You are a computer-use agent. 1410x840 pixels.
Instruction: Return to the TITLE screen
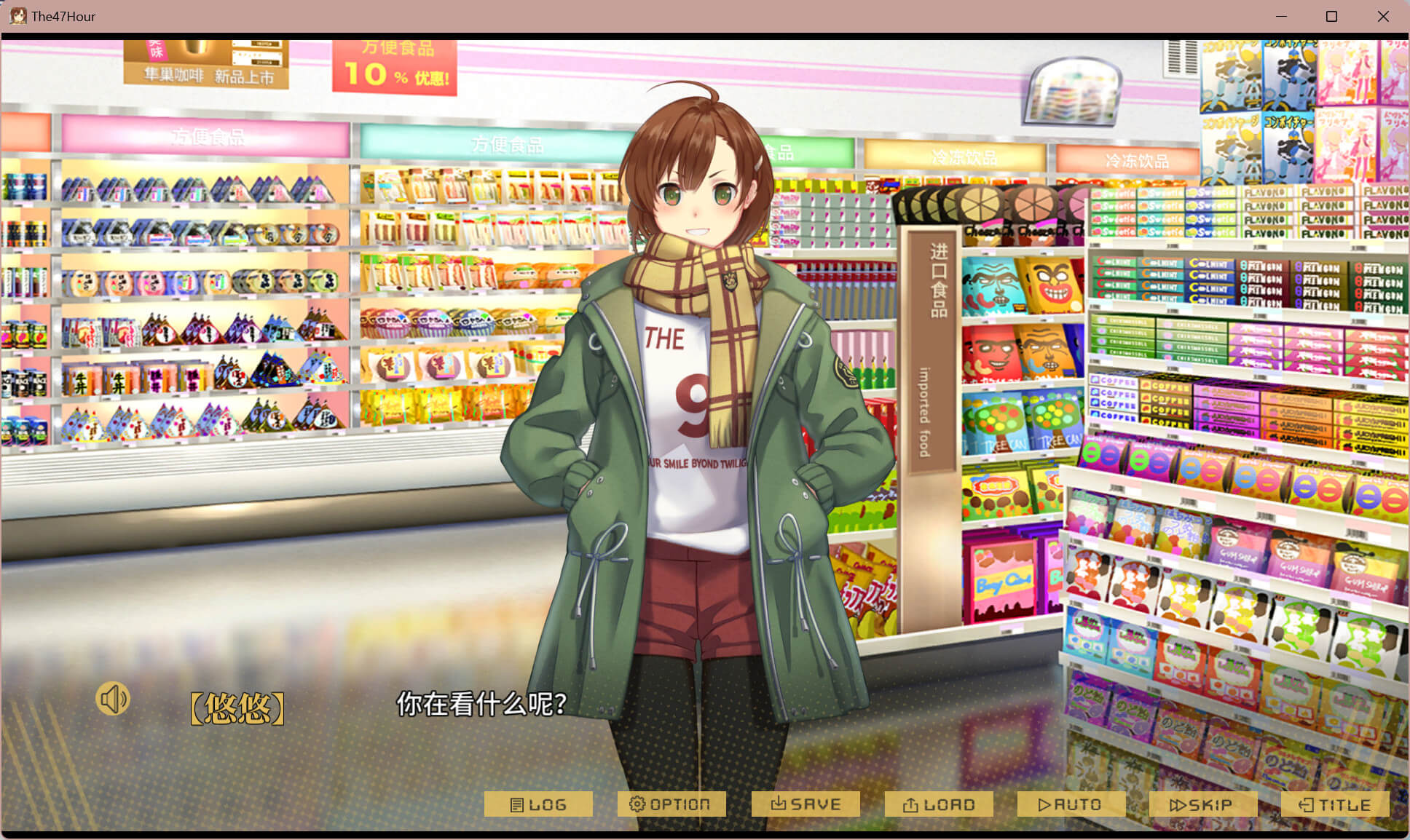point(1335,804)
